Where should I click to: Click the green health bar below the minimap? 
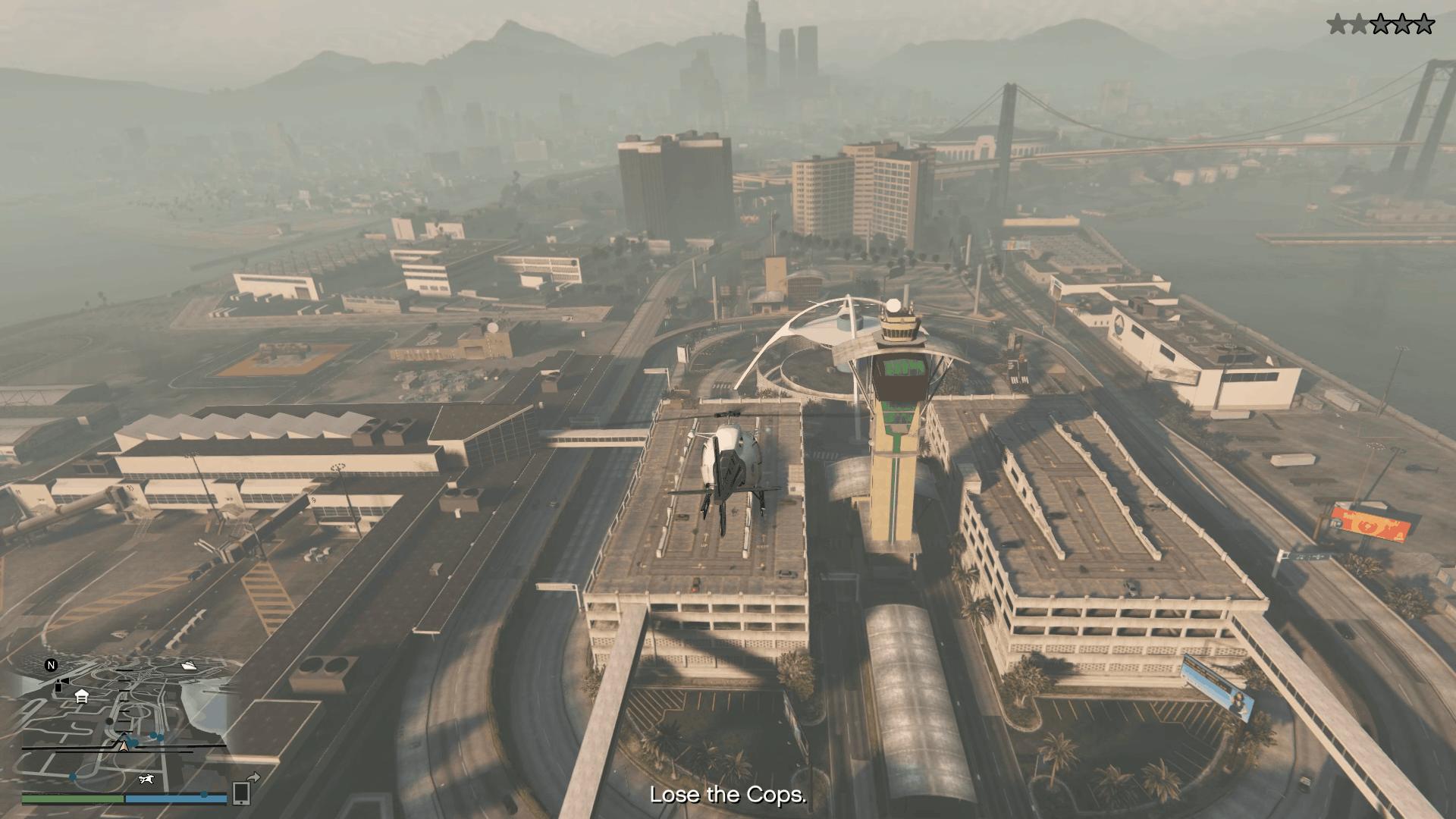click(x=71, y=799)
